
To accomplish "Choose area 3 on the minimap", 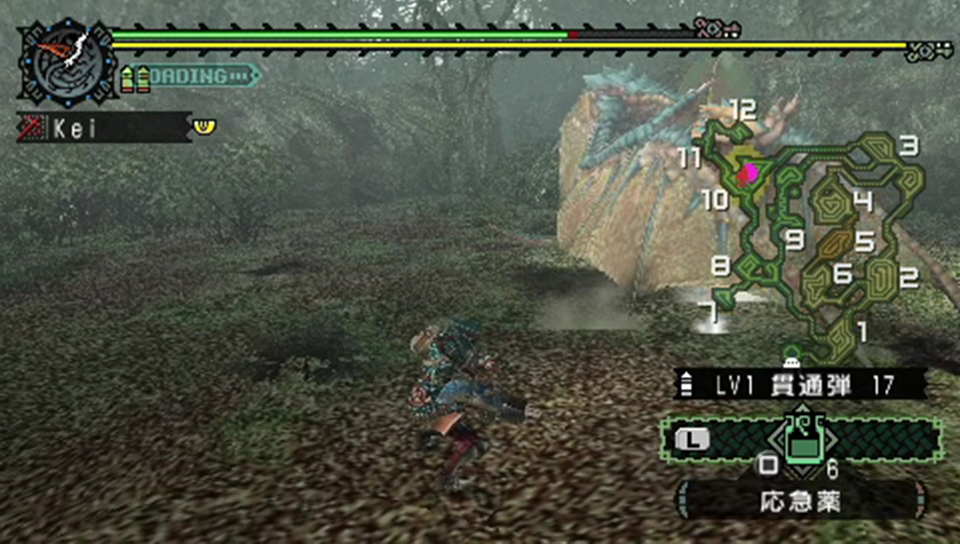I will point(908,147).
